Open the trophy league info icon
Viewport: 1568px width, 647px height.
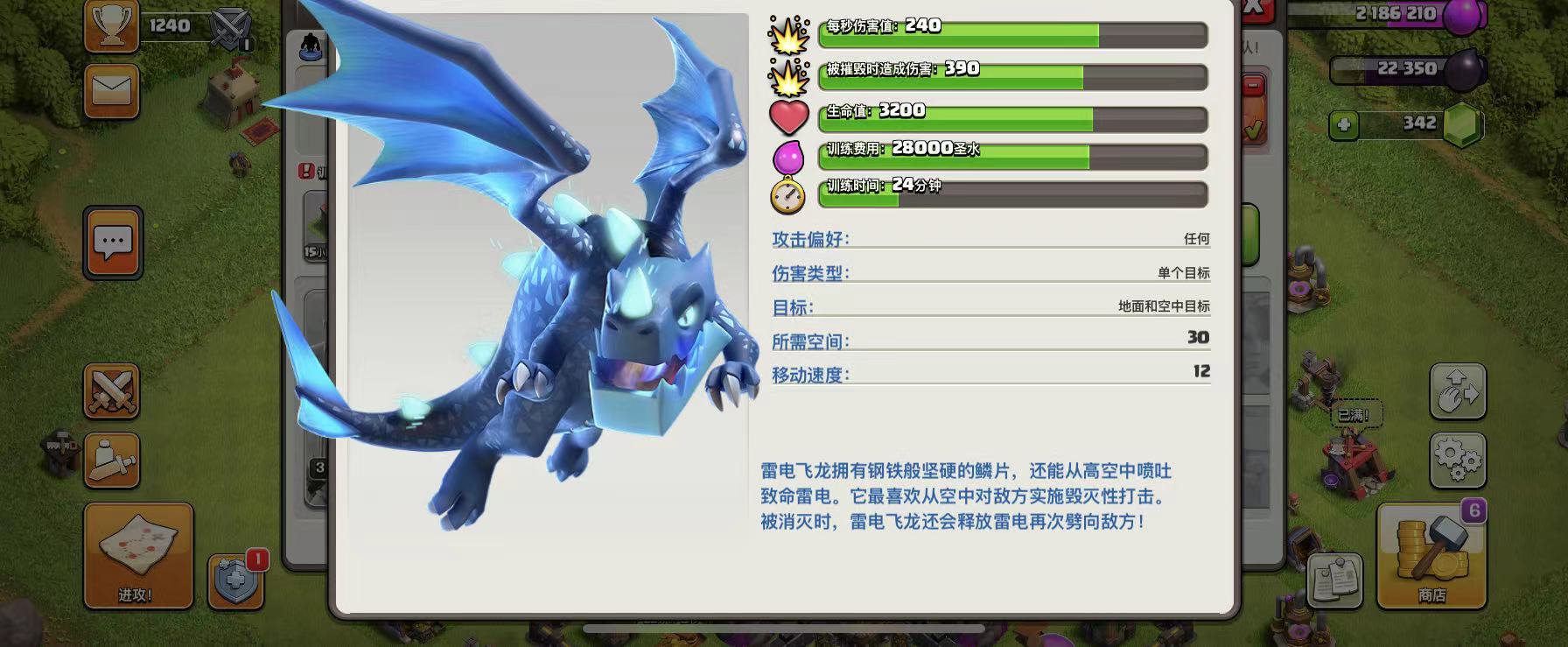click(x=111, y=24)
